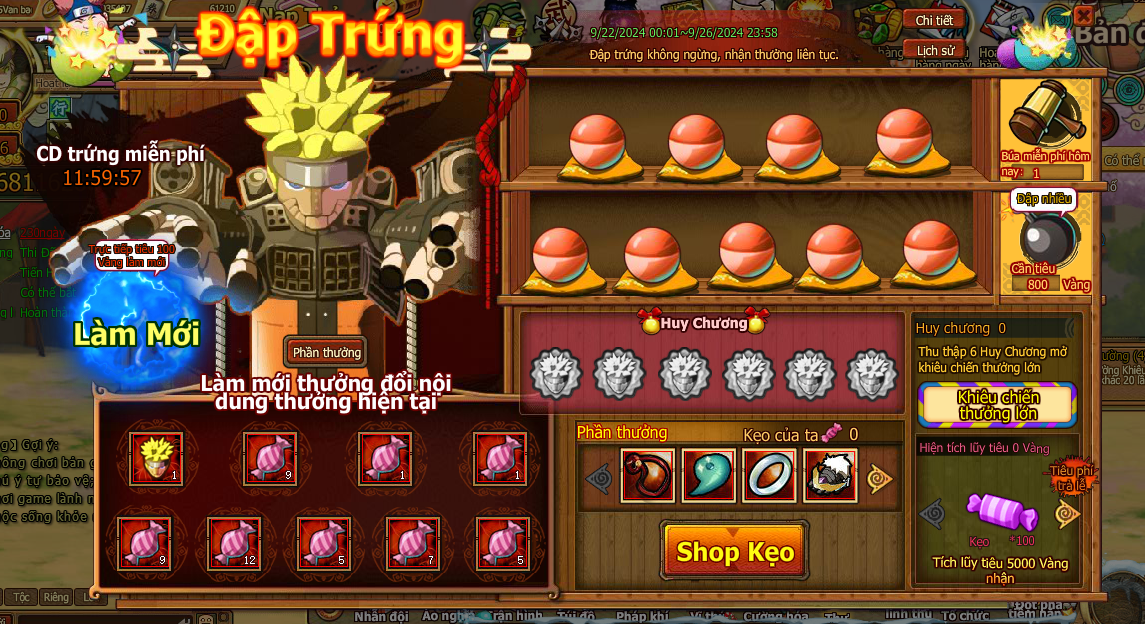The image size is (1145, 624).
Task: Close the Đập Trứng event window
Action: pos(1083,16)
